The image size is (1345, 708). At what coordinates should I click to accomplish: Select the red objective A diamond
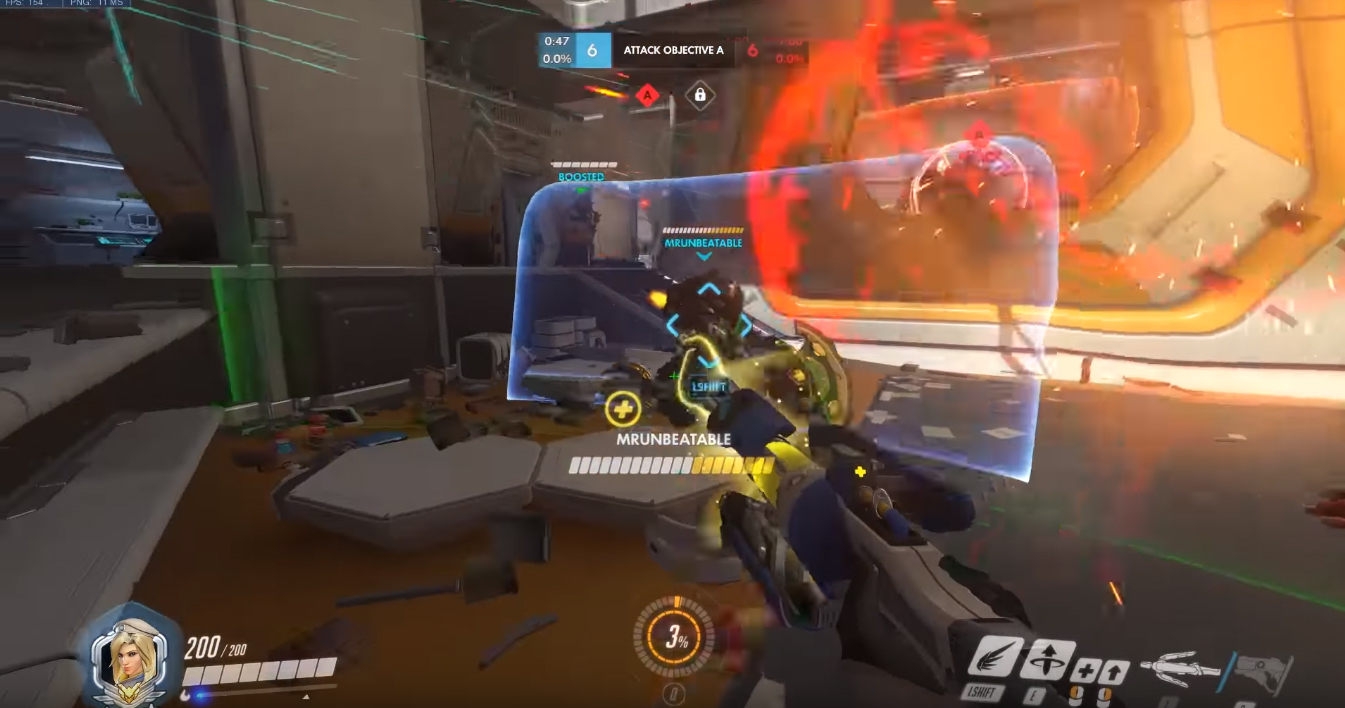(x=647, y=95)
